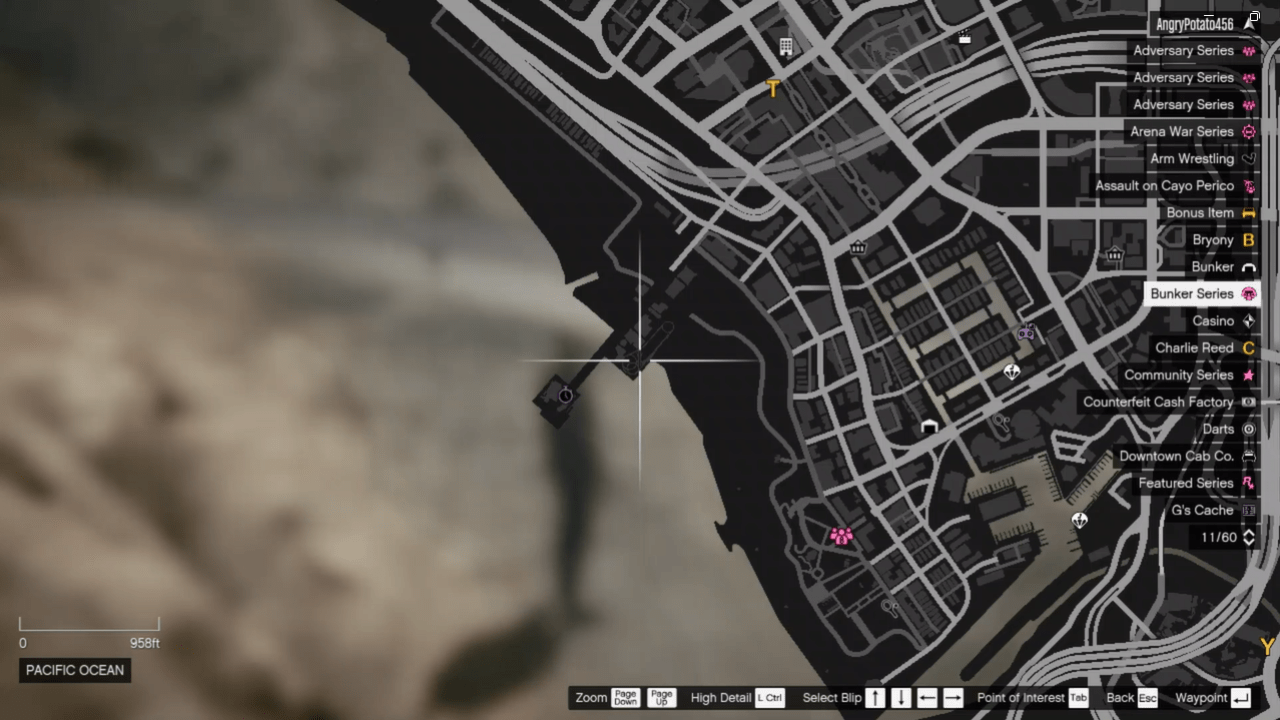This screenshot has height=720, width=1280.
Task: Click the G's Cache icon in the legend
Action: tap(1248, 510)
